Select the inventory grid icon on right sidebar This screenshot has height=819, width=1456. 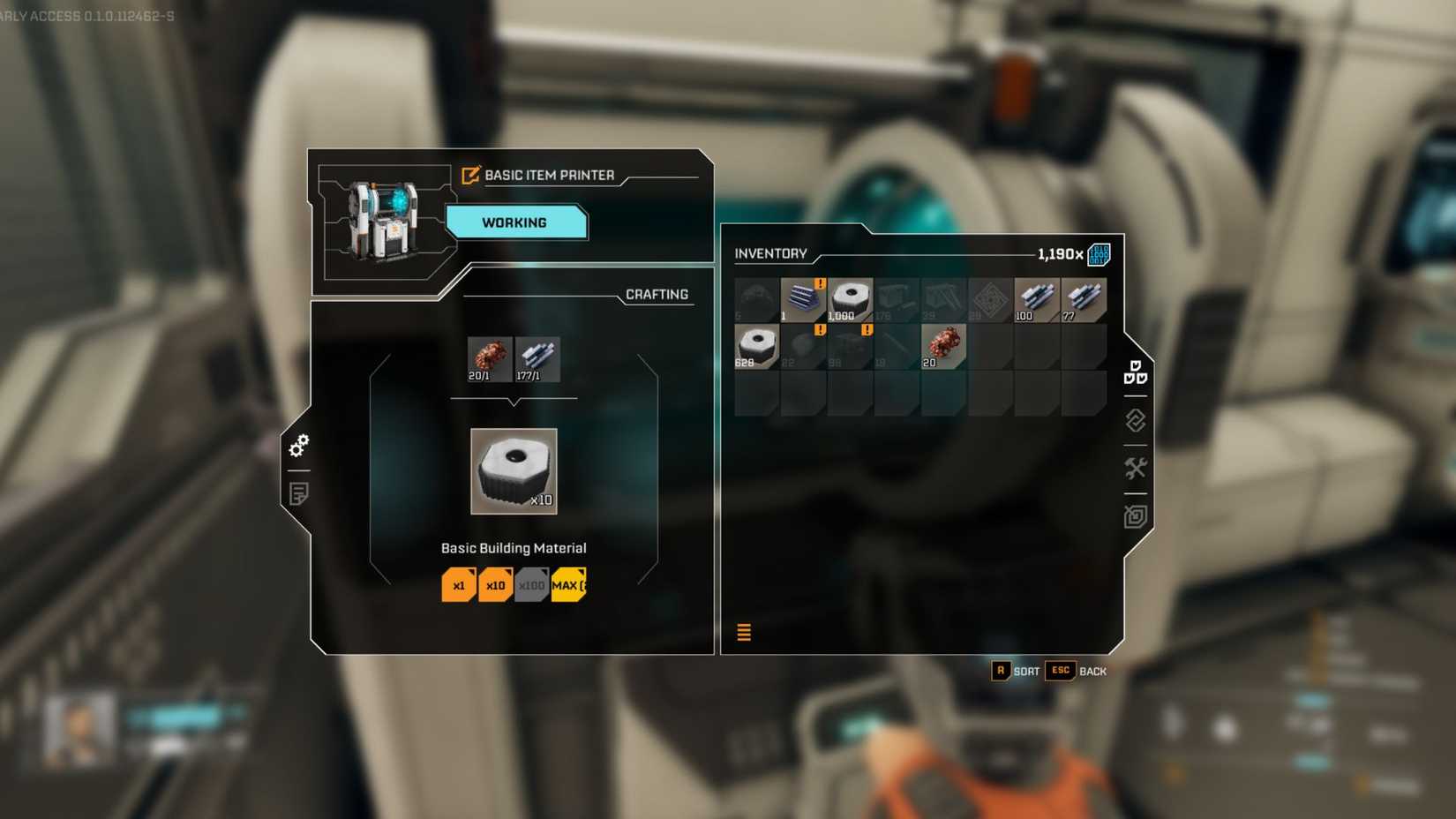point(1136,373)
